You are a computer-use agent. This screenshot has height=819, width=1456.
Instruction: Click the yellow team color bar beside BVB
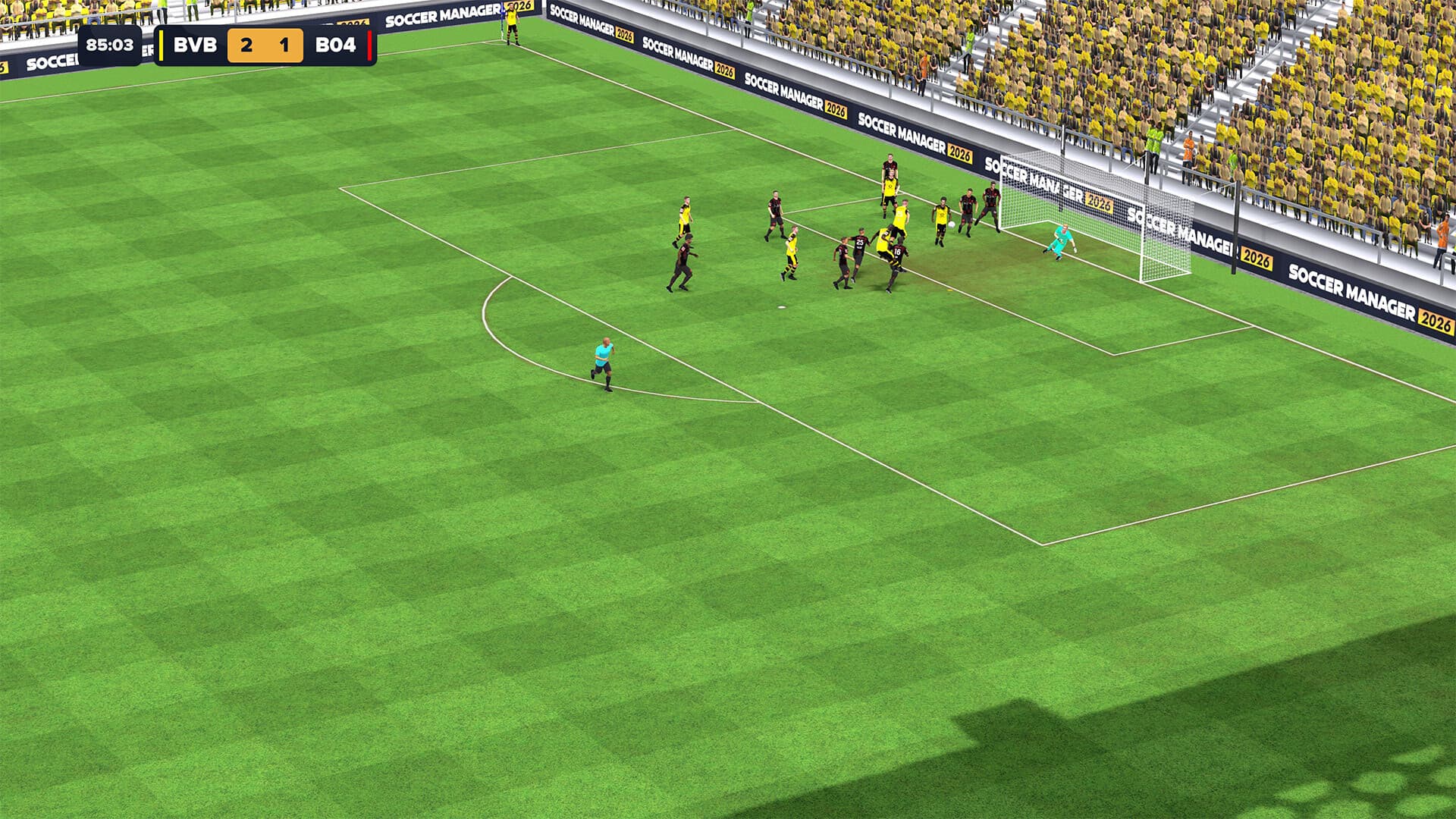tap(161, 45)
